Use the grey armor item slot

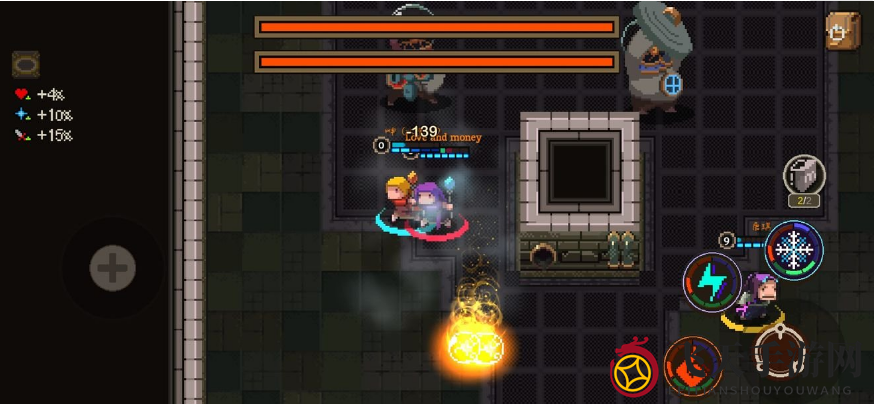802,176
